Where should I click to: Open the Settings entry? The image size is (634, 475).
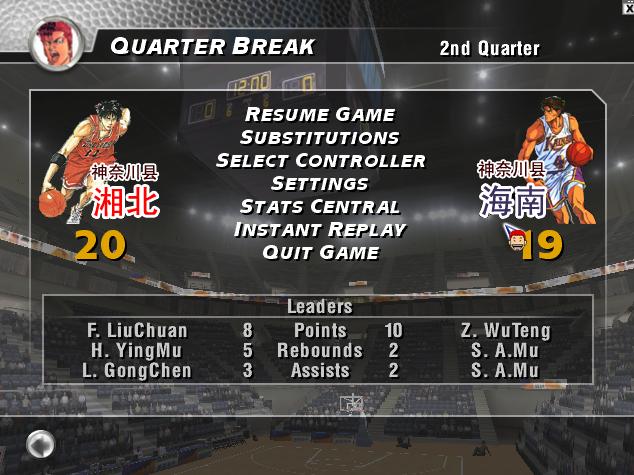pos(320,184)
